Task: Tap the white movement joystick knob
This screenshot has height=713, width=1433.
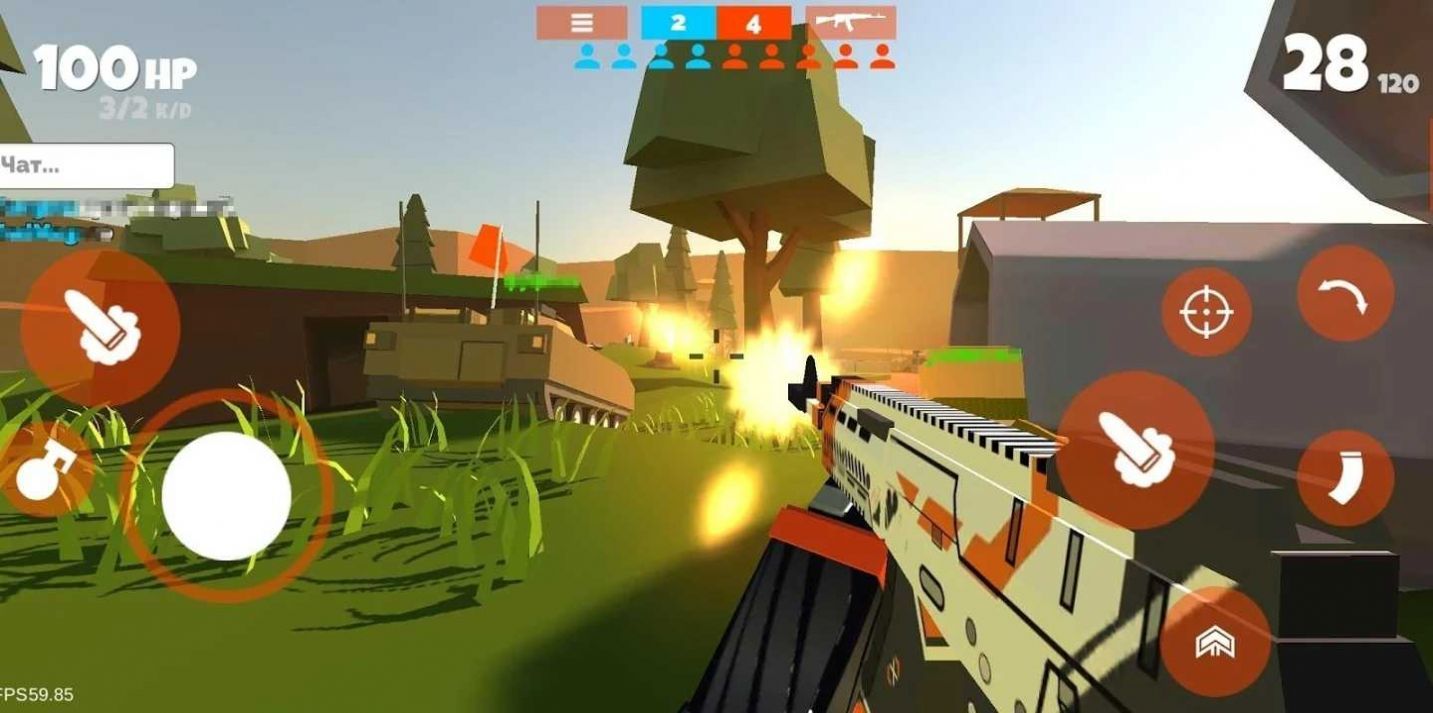Action: pyautogui.click(x=226, y=496)
